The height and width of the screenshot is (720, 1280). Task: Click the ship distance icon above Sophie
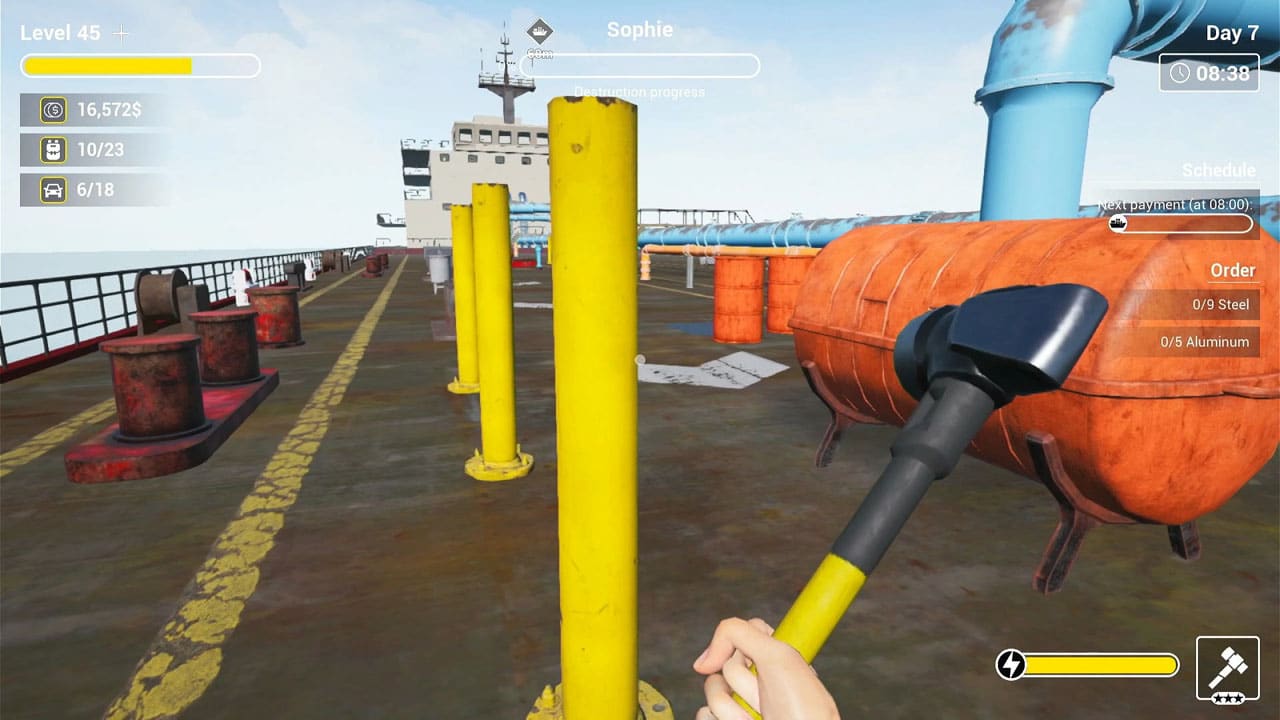[541, 30]
